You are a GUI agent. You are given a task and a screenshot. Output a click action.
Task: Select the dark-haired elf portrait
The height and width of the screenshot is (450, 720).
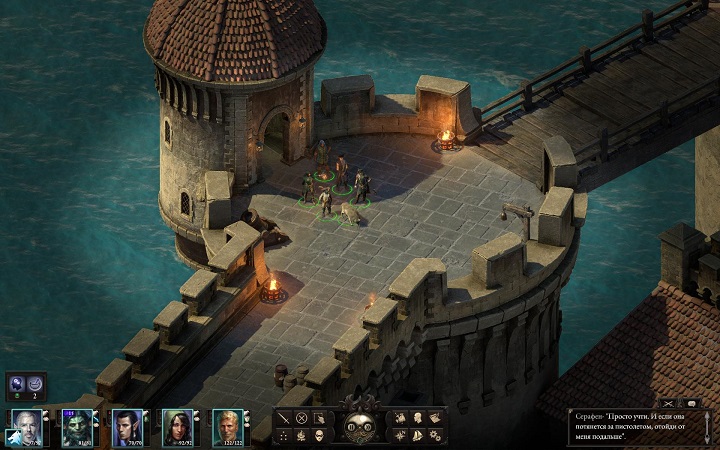coord(126,425)
